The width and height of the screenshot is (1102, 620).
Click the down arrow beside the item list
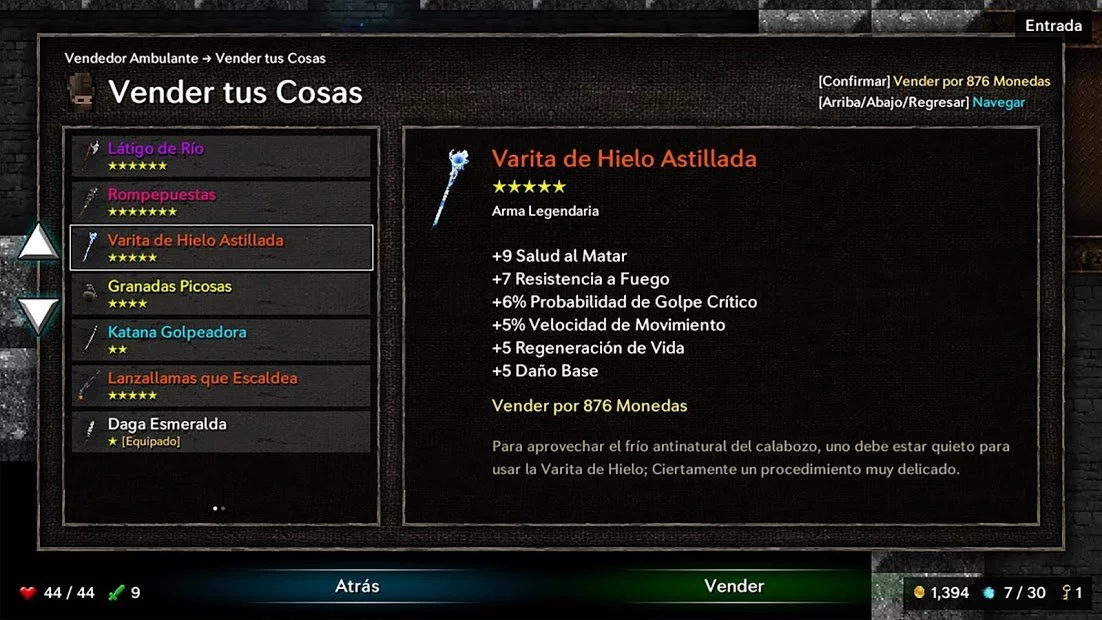[x=39, y=315]
